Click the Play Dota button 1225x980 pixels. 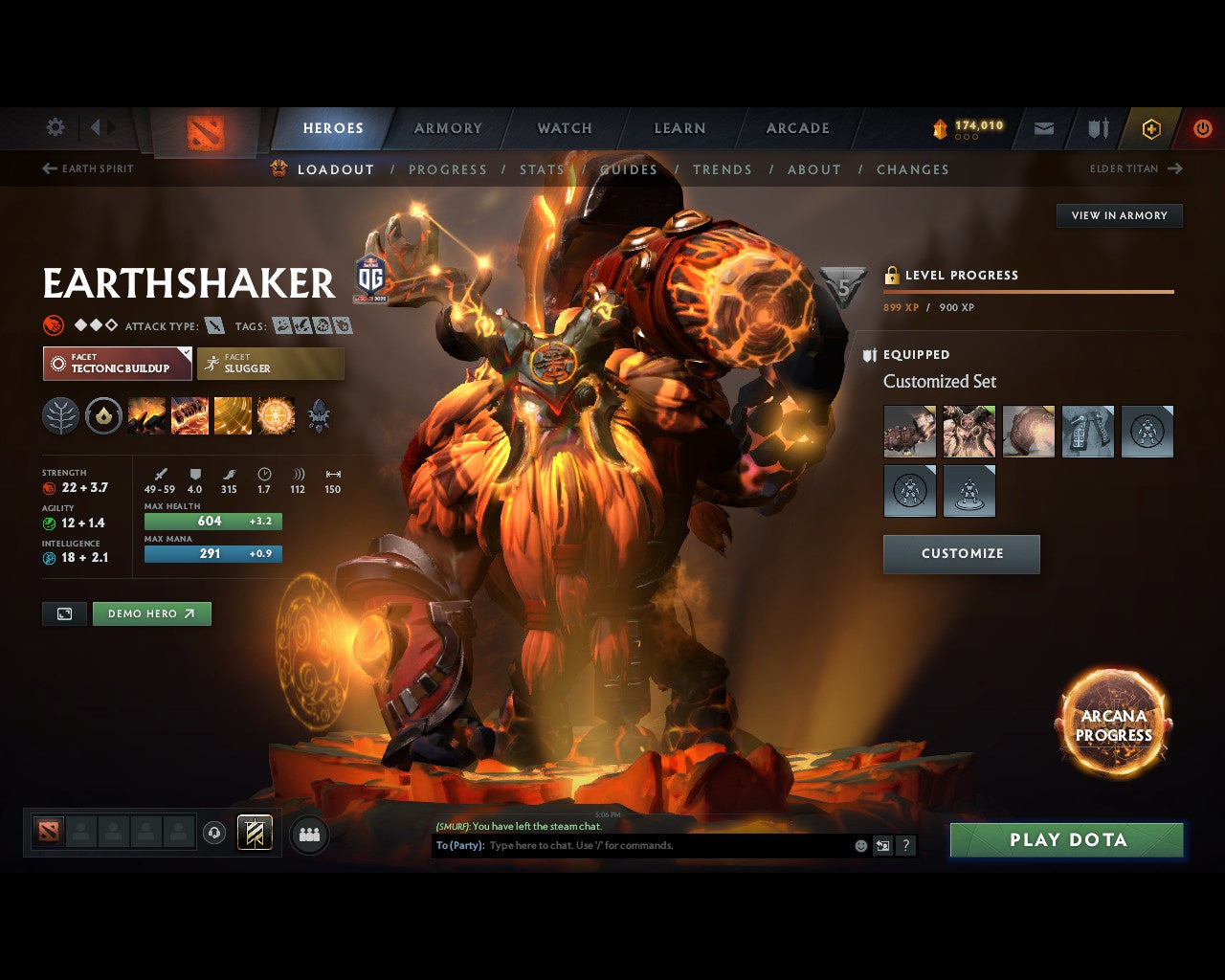point(1066,840)
